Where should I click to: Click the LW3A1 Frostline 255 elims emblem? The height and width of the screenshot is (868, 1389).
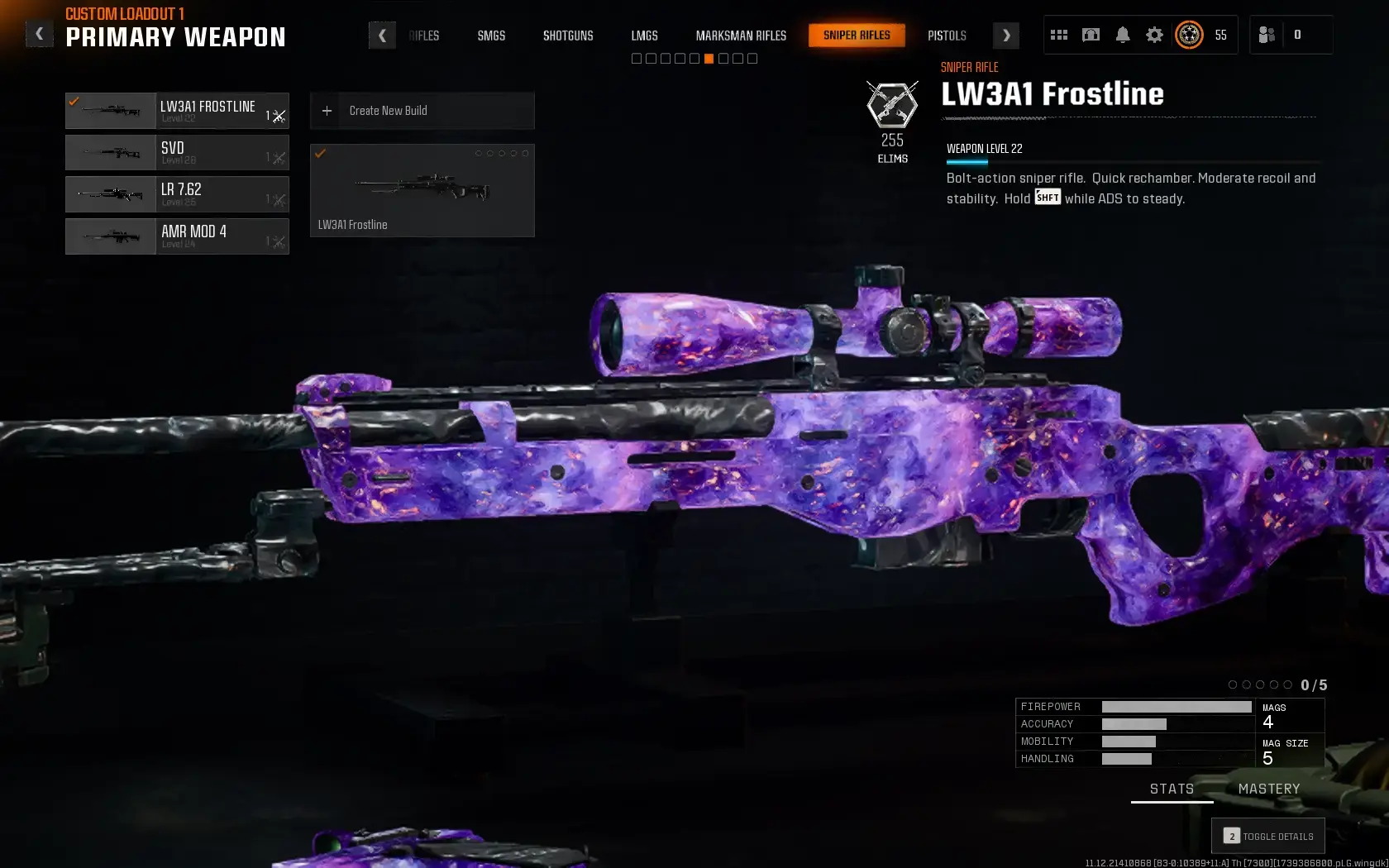click(892, 112)
